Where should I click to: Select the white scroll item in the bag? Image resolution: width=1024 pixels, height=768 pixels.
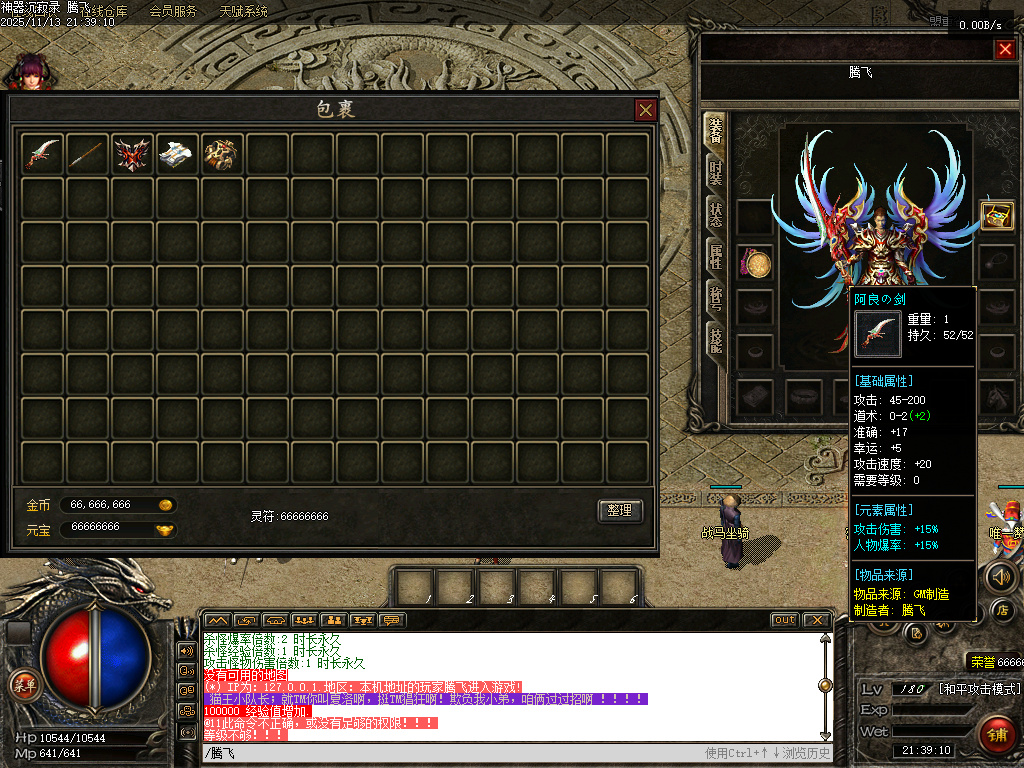click(177, 153)
